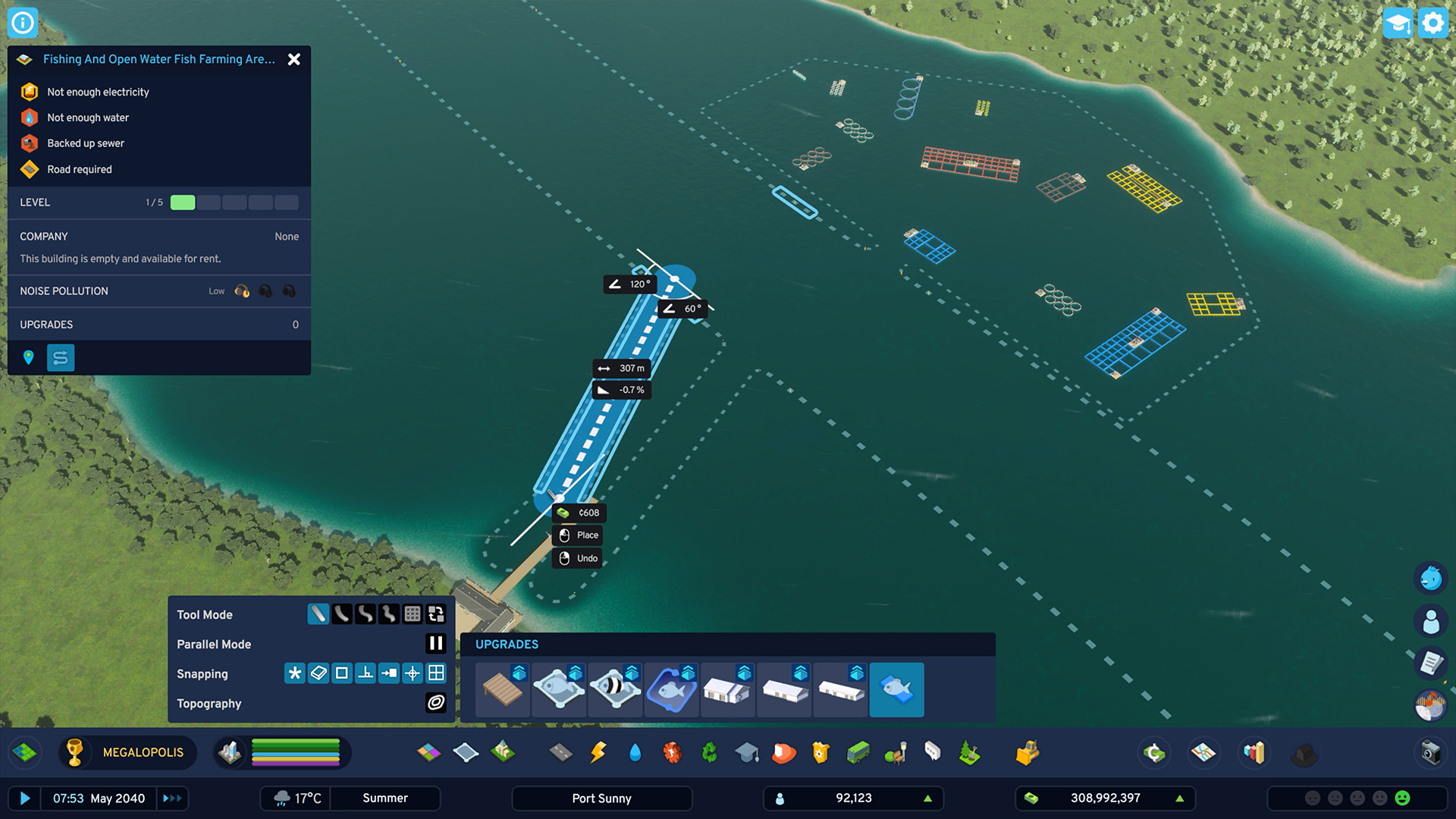Click the info view button
Viewport: 1456px width, 819px height.
click(23, 23)
